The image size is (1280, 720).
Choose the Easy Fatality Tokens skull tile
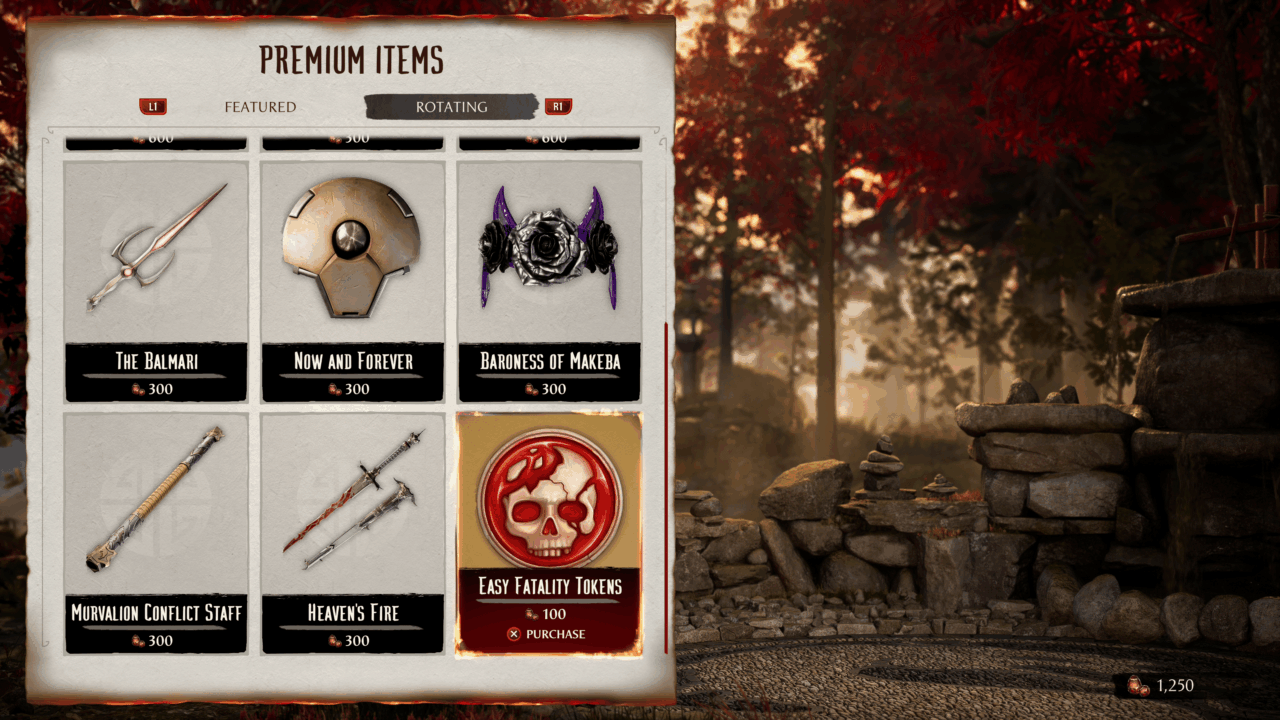[549, 500]
